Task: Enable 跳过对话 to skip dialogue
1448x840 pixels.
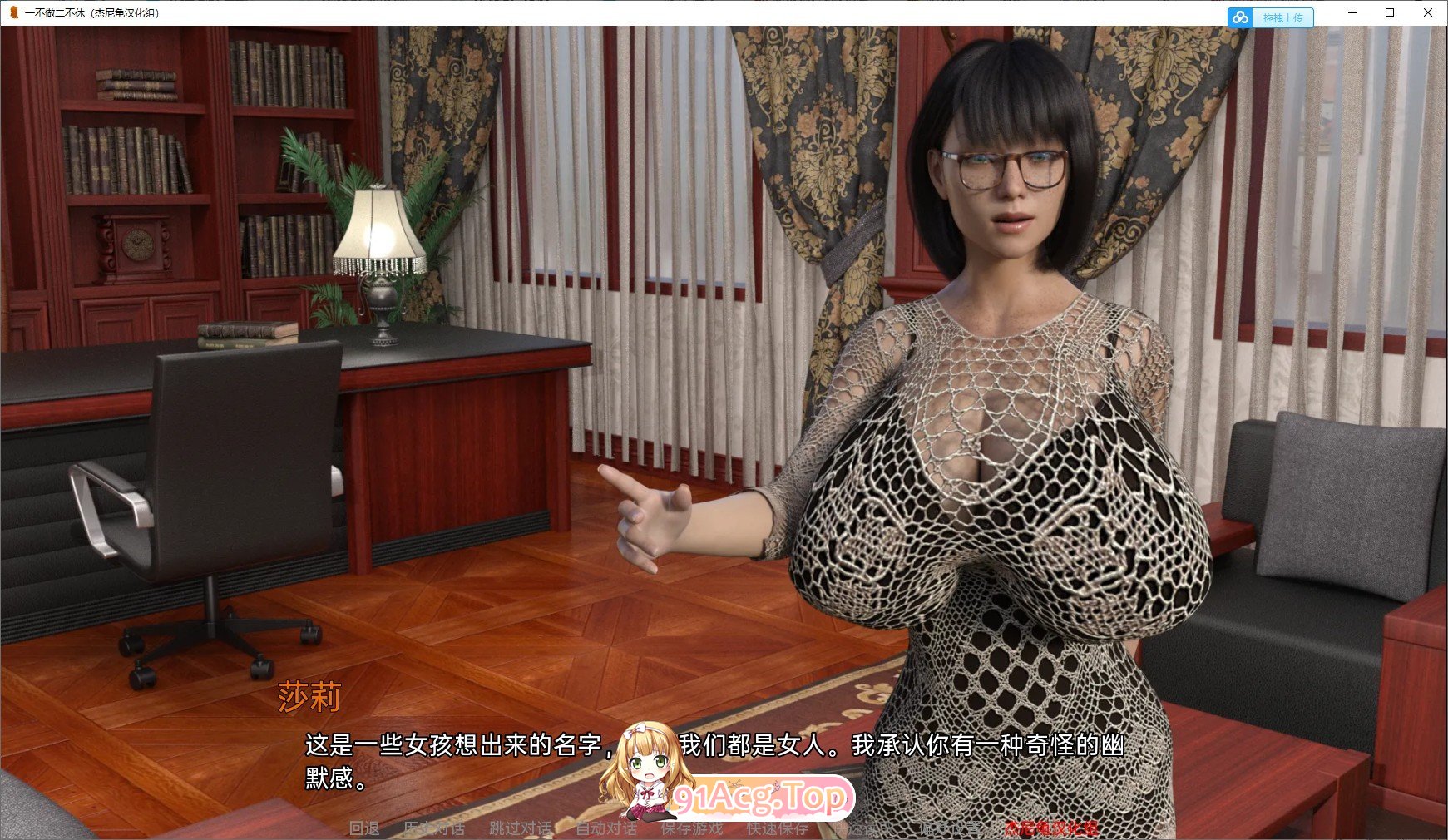Action: (x=520, y=829)
